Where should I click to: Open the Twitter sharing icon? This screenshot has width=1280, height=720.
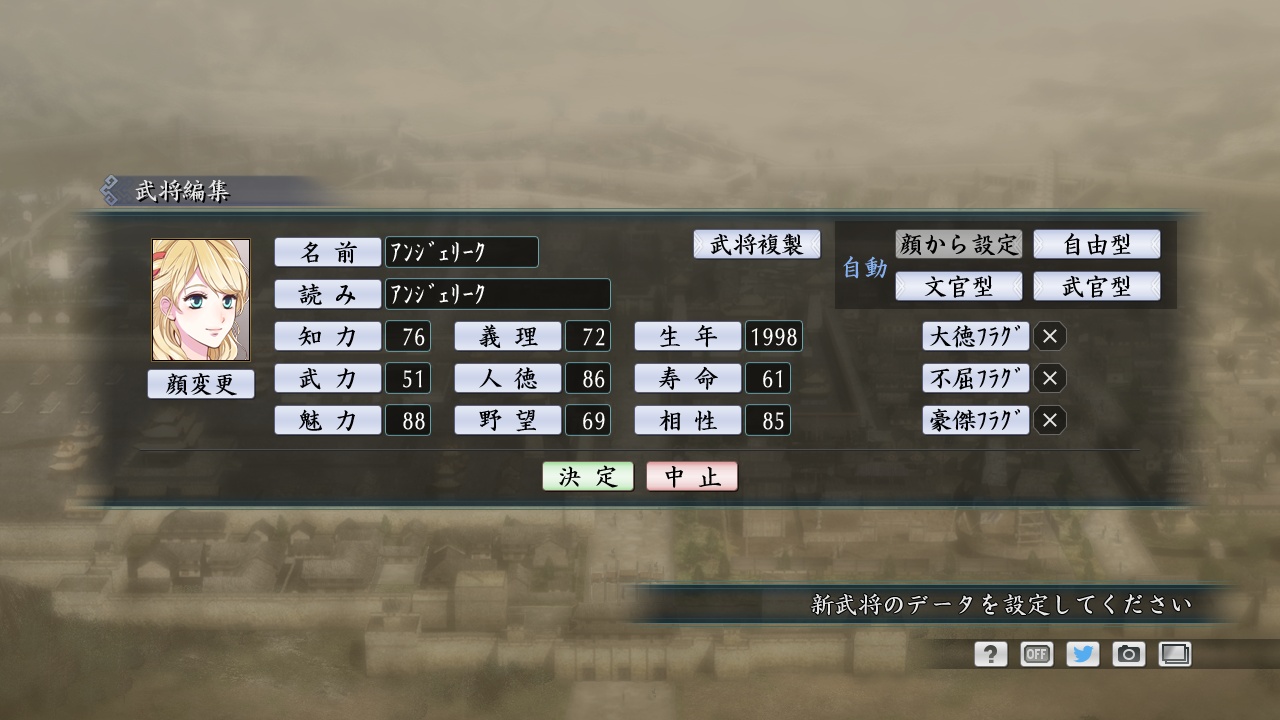tap(1082, 654)
